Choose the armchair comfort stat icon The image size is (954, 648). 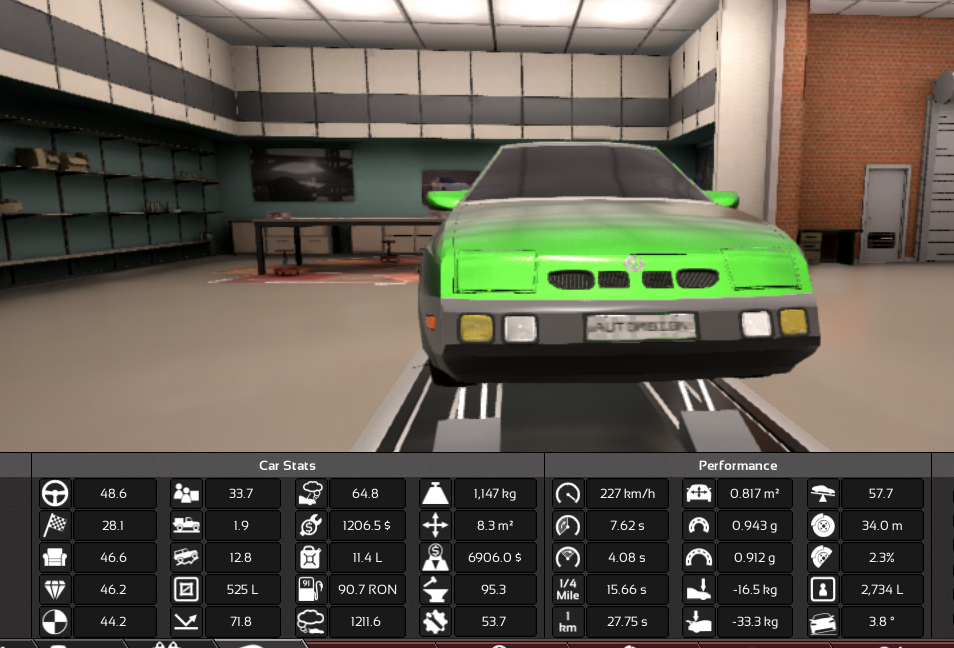tap(54, 557)
